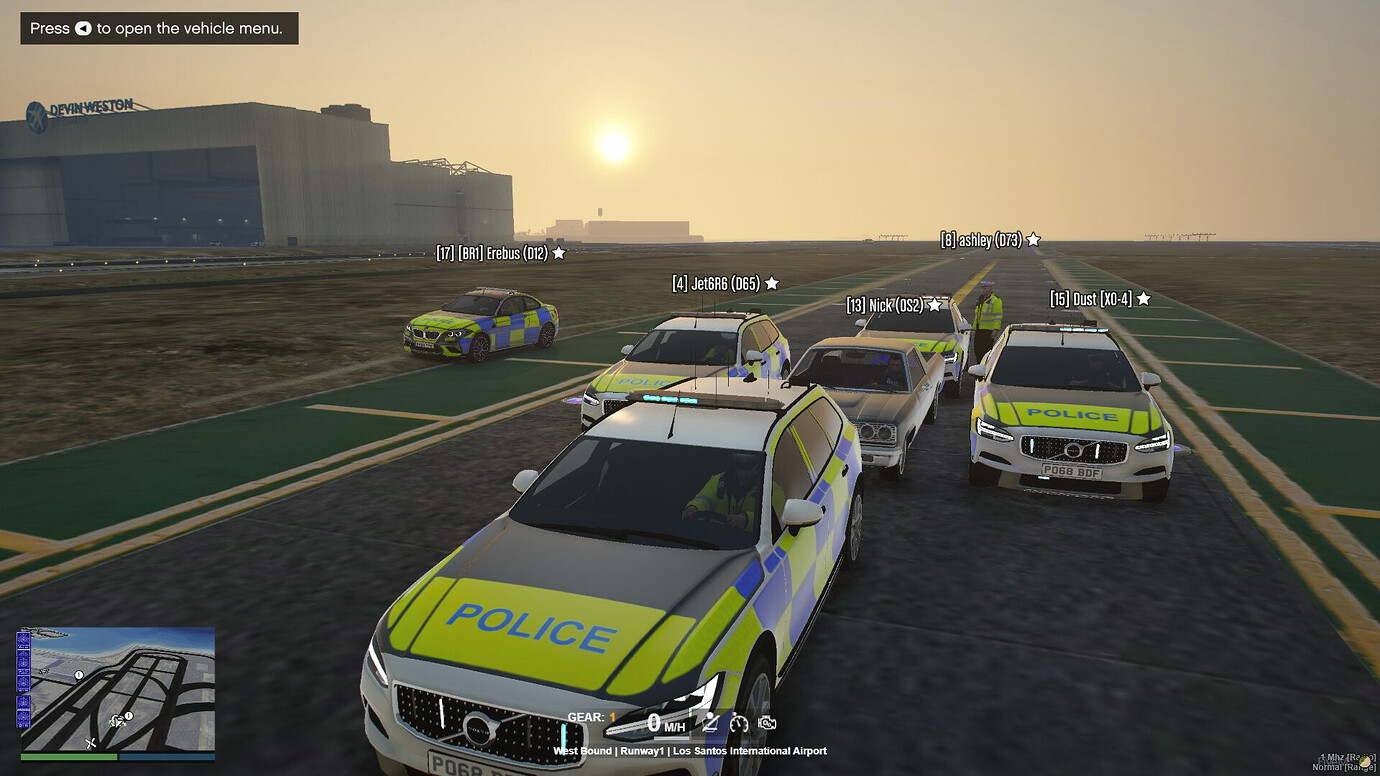Click the green fuel bar under the minimap
The image size is (1380, 776).
click(x=68, y=756)
